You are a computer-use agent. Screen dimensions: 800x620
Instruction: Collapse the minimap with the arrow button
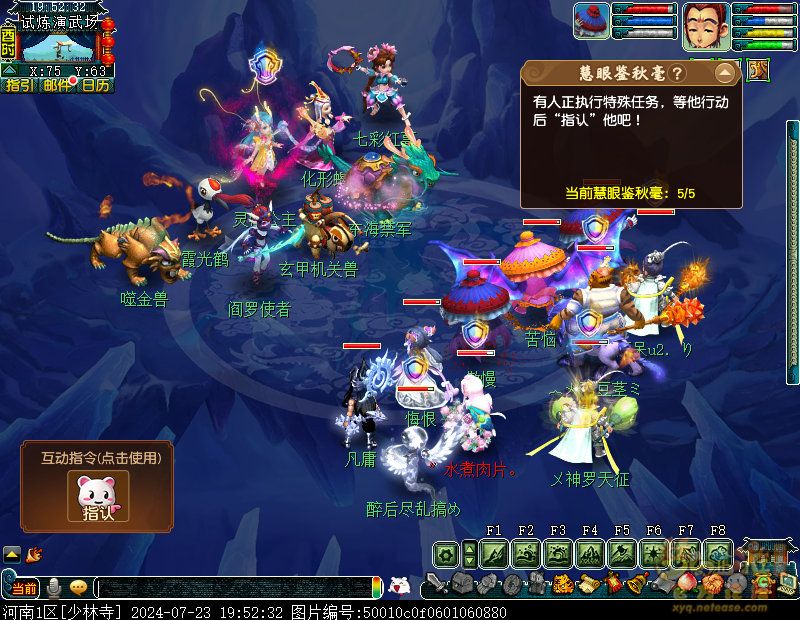coord(9,71)
